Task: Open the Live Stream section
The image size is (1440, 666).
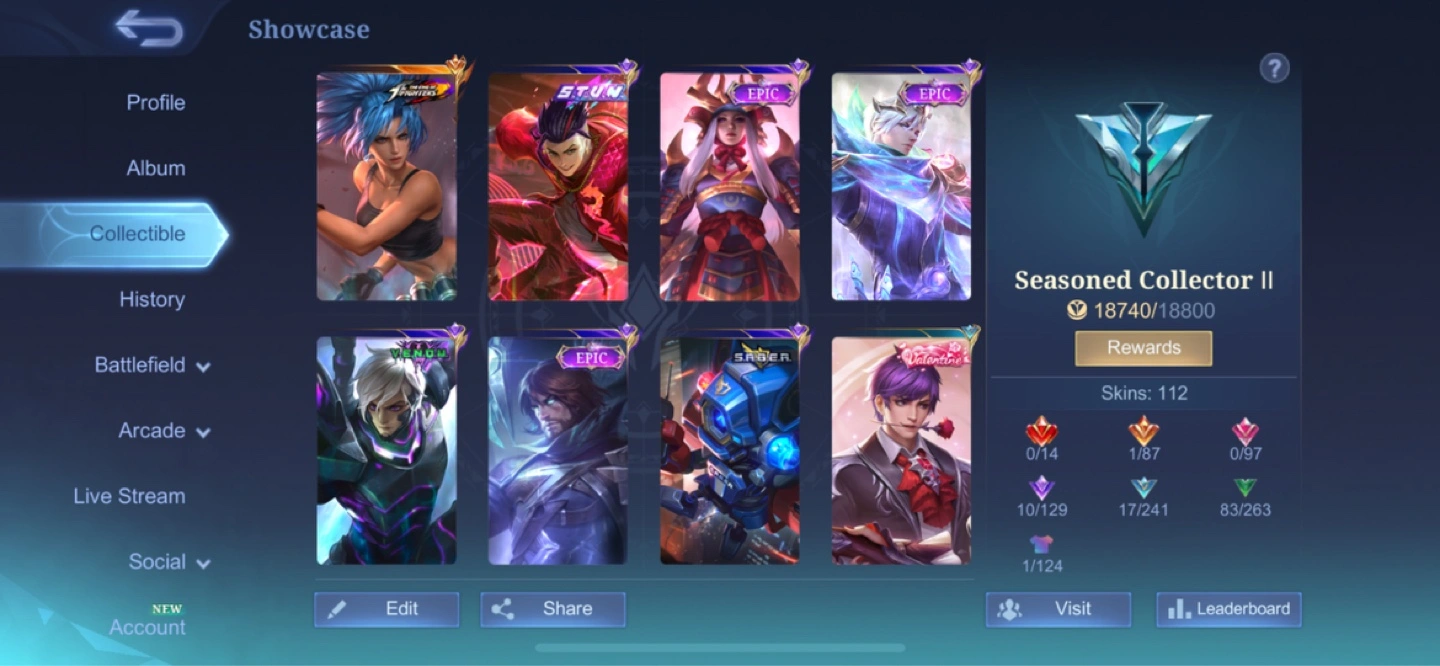Action: pyautogui.click(x=129, y=496)
